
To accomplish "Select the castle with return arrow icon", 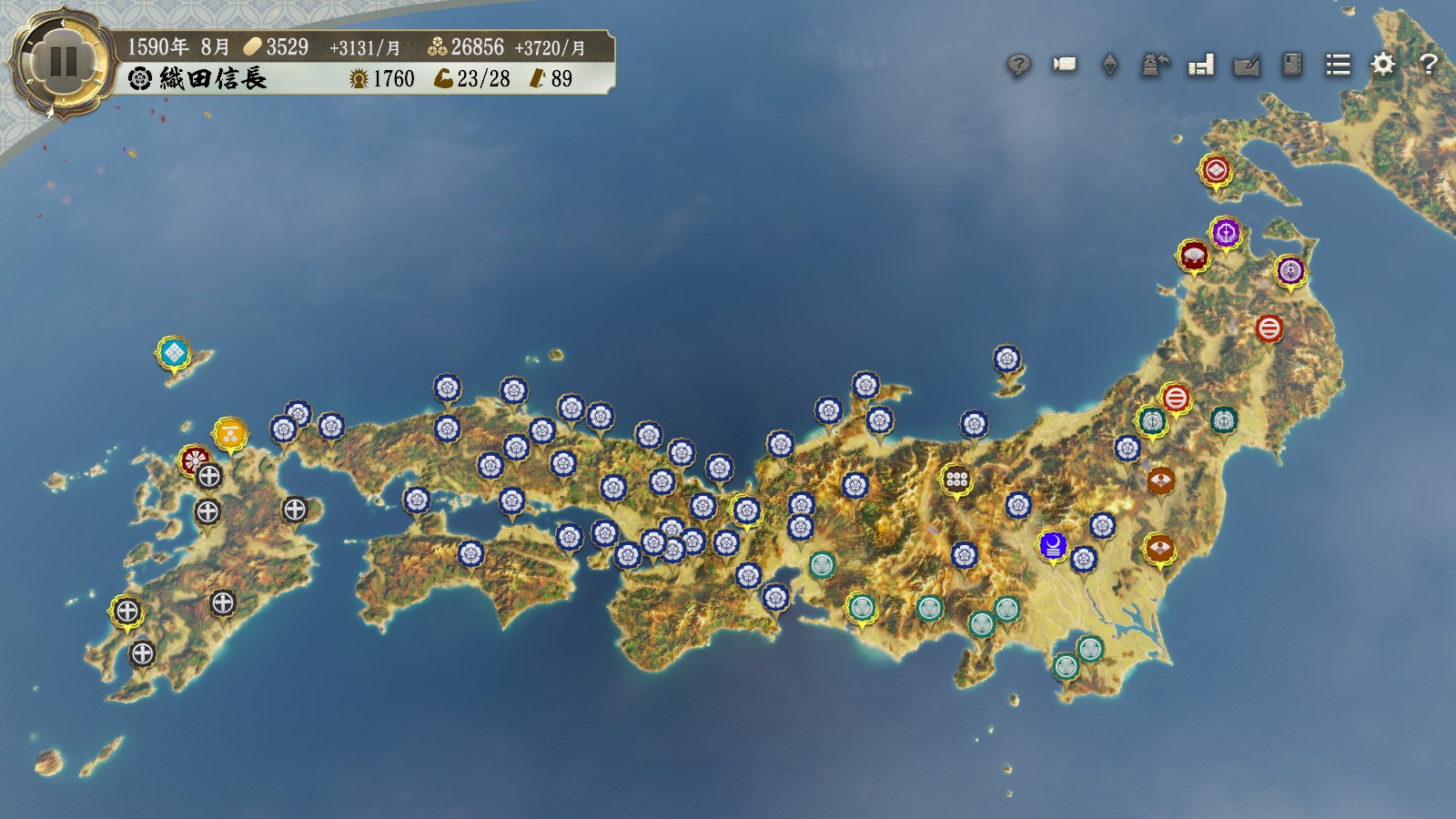I will coord(1155,65).
